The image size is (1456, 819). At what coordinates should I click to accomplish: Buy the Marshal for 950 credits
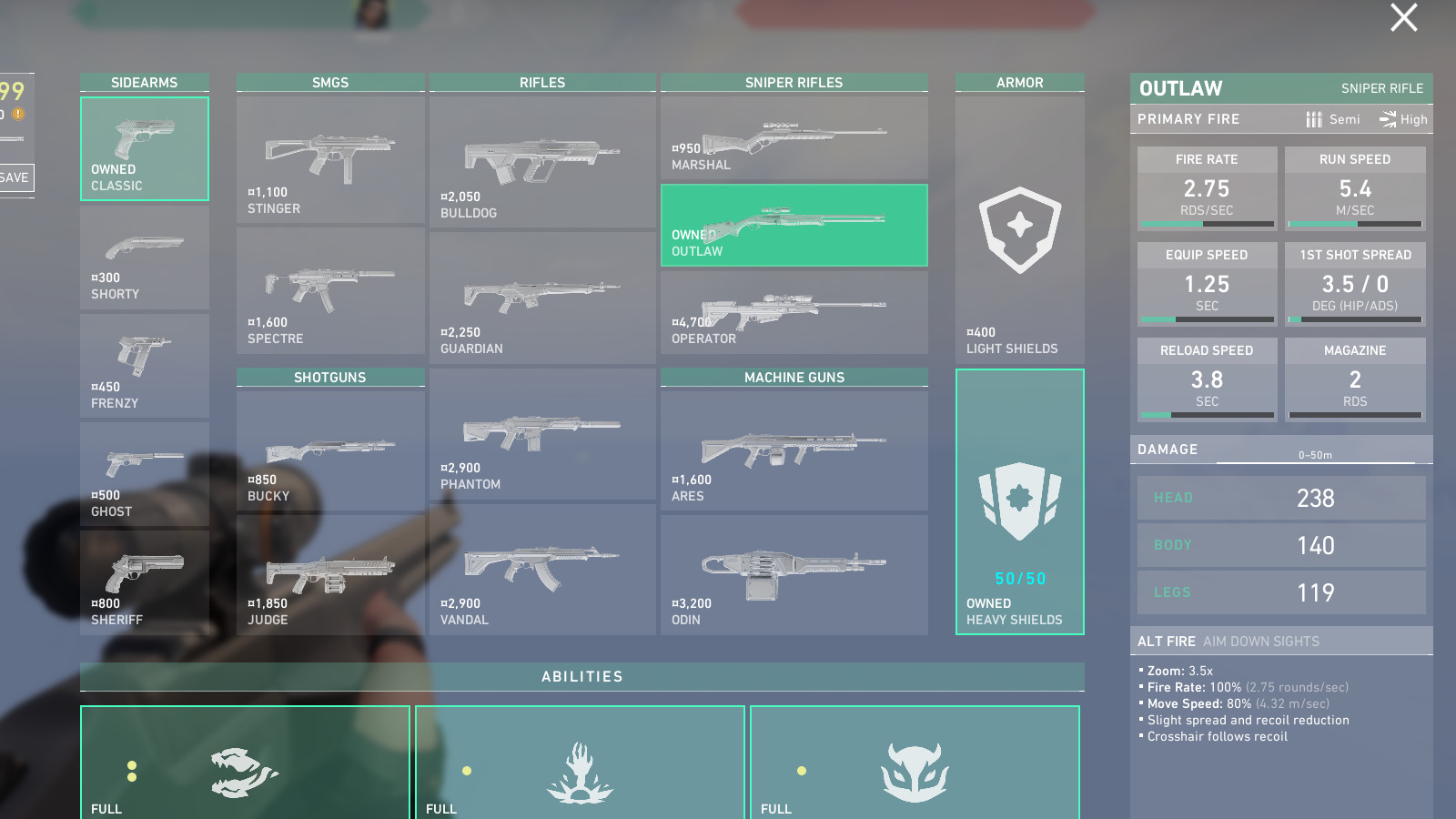793,136
